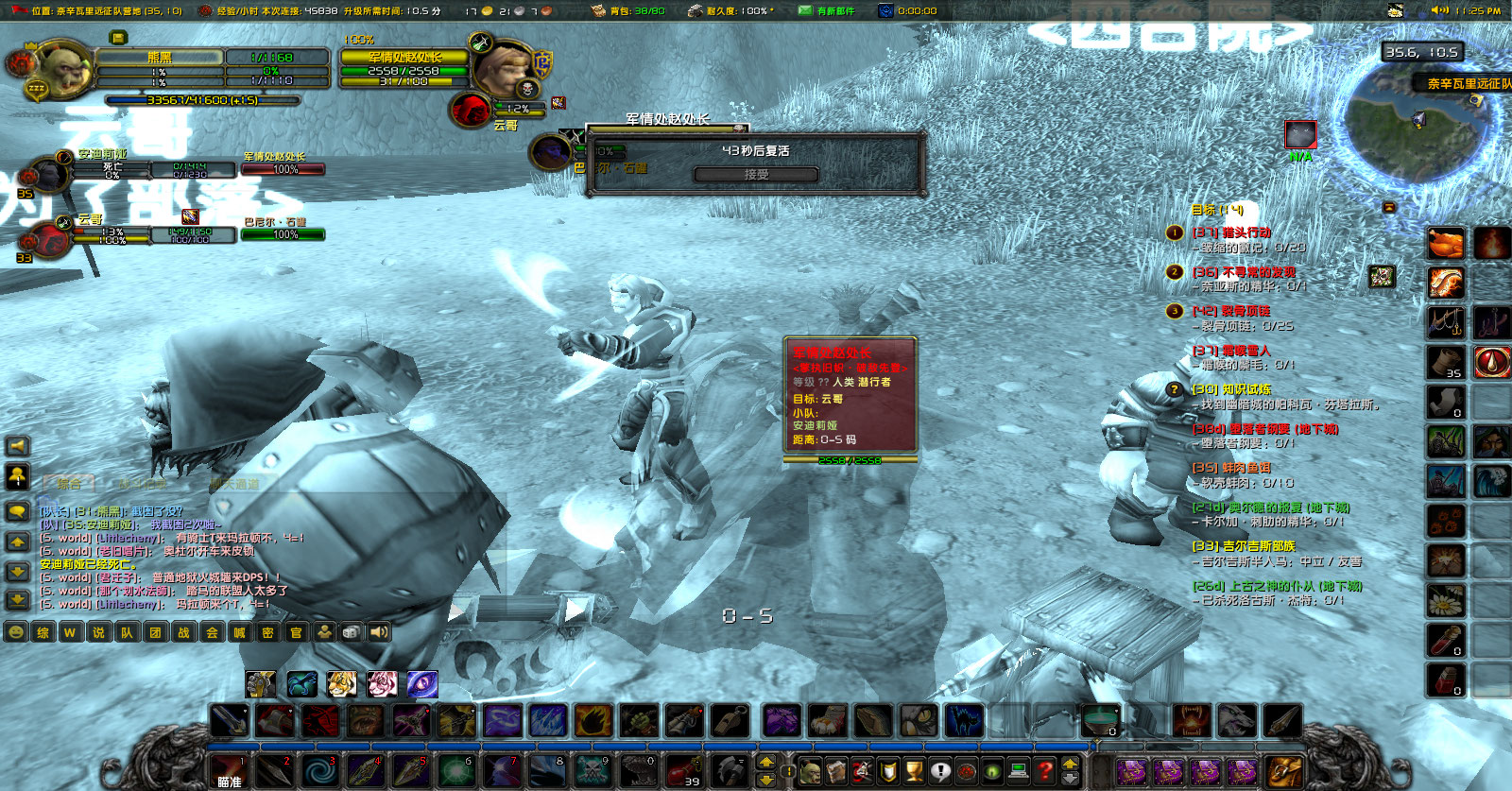This screenshot has width=1512, height=791.
Task: Click the dice roll icon near the chat bar
Action: tap(352, 633)
